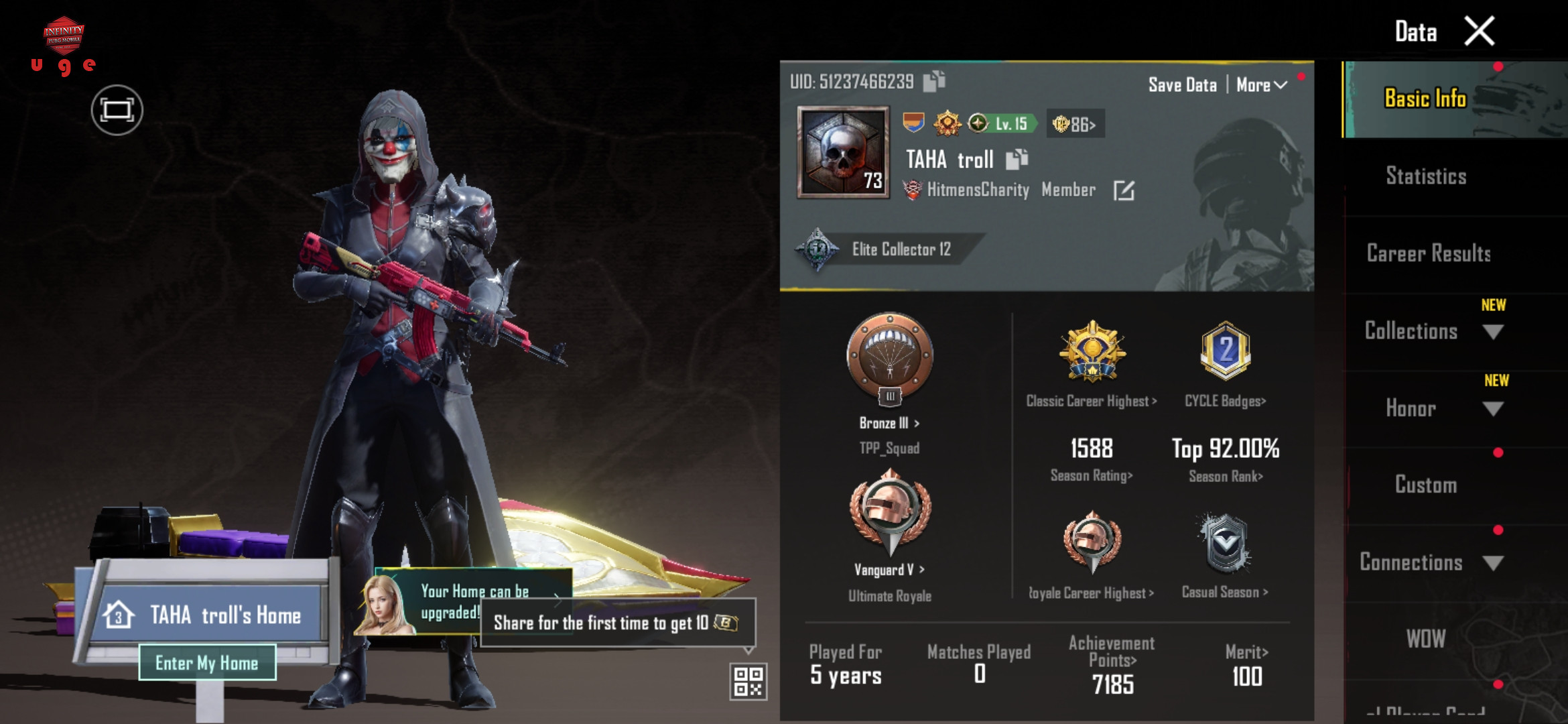View the skull avatar profile picture
This screenshot has height=724, width=1568.
(843, 153)
